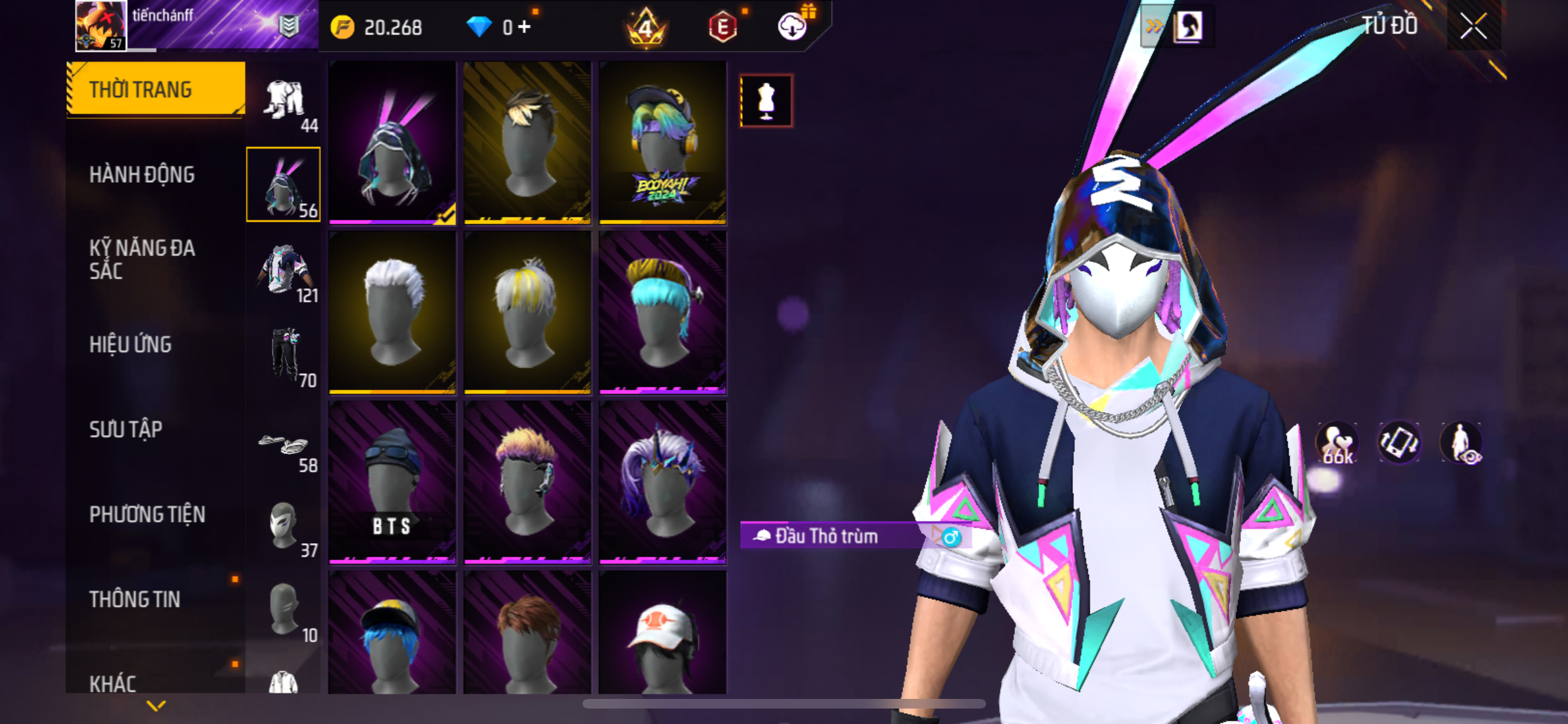Equip the white baseball cap item
This screenshot has height=724, width=1568.
662,634
